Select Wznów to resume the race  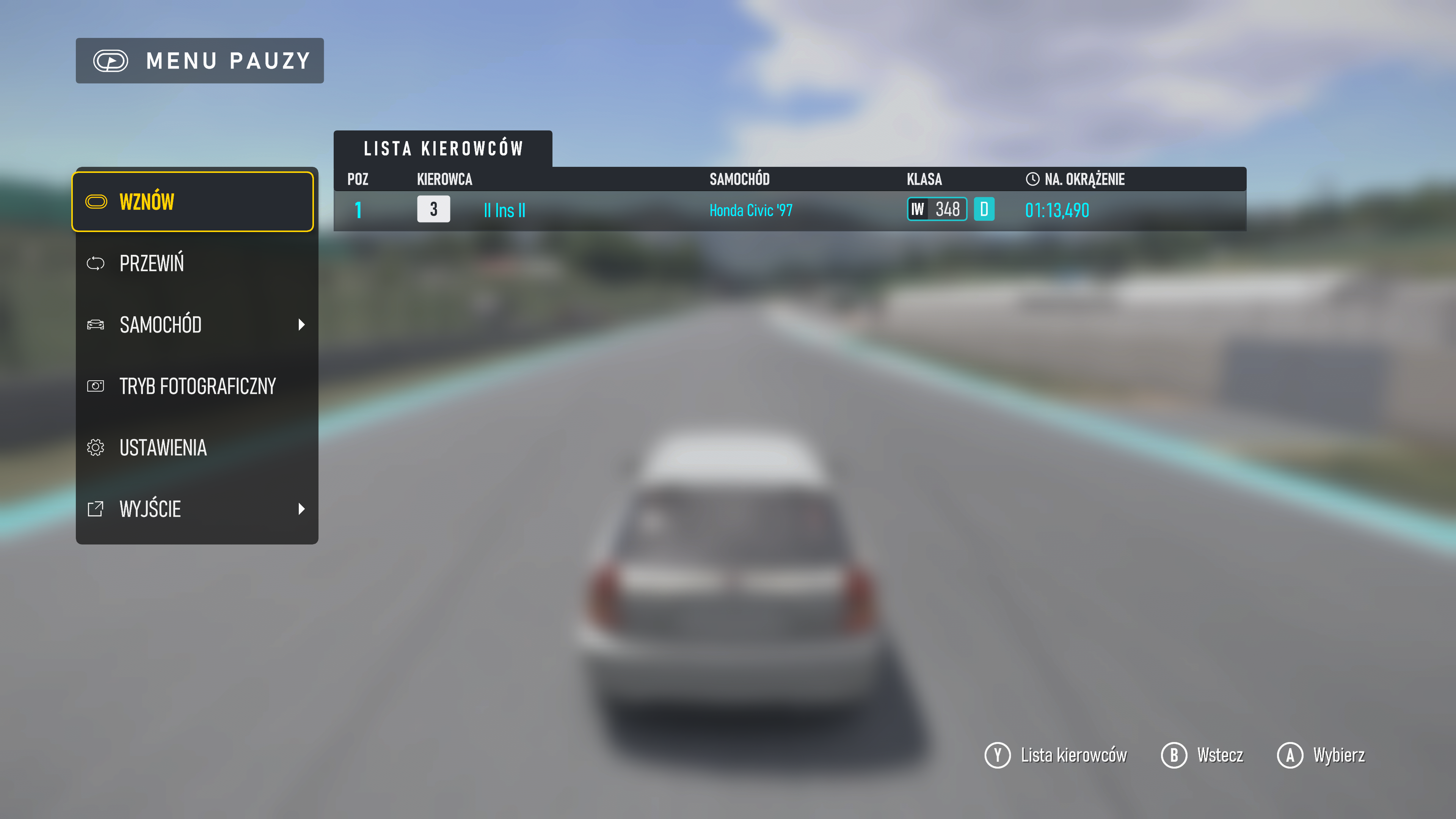click(192, 202)
